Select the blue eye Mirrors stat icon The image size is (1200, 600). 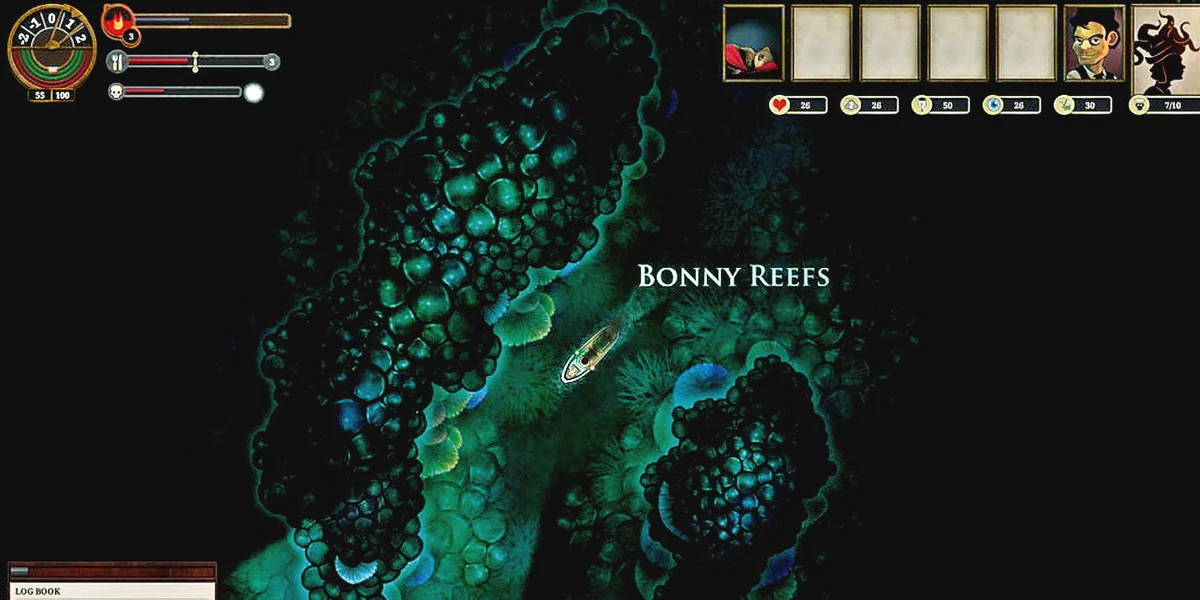coord(992,105)
